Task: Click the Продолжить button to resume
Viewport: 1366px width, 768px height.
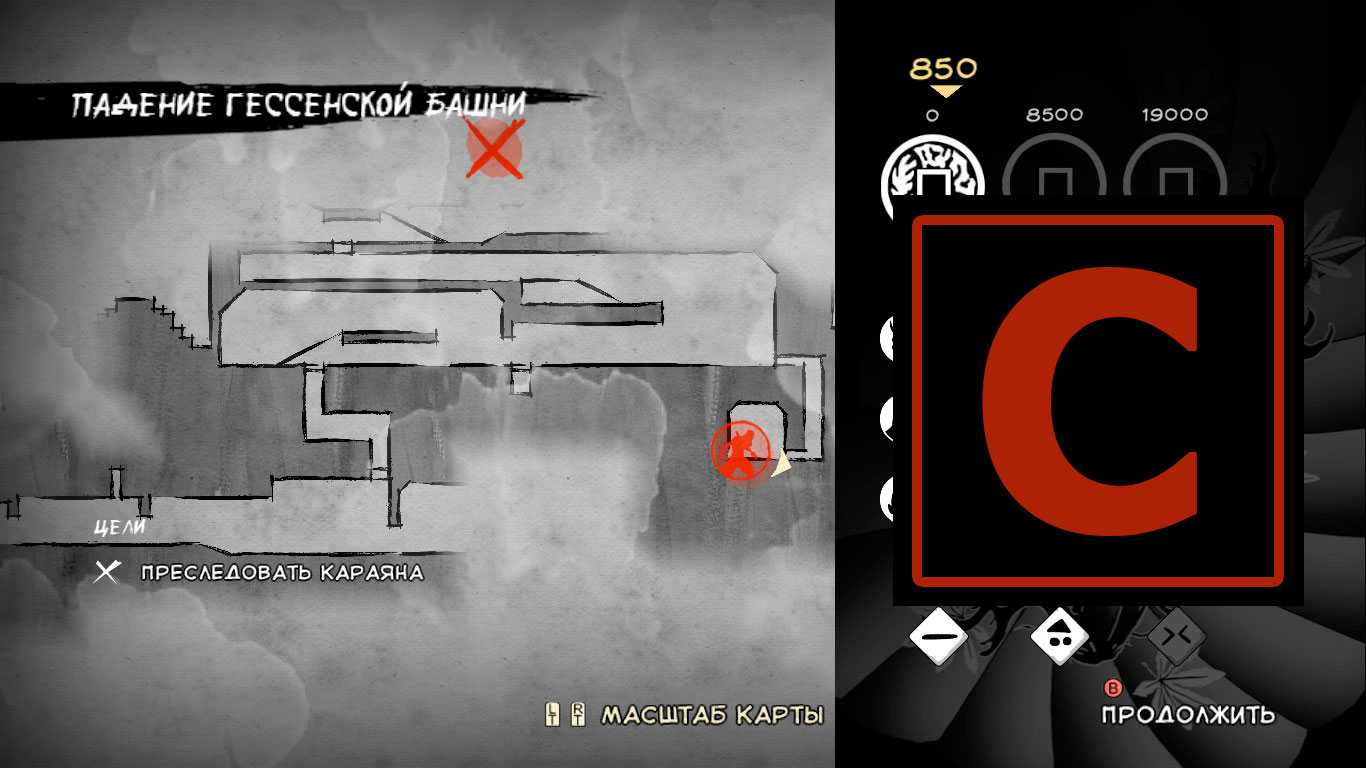Action: point(1187,714)
